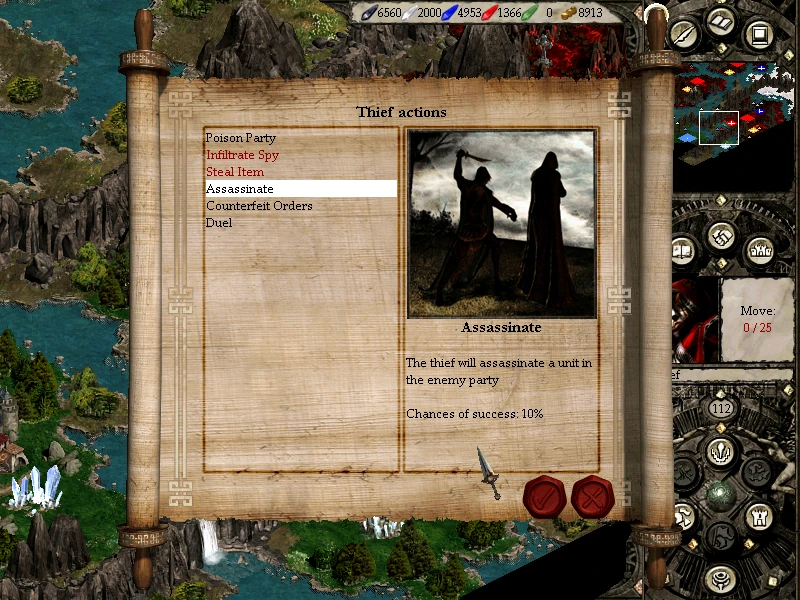
Task: Pick the Steal Item action
Action: point(235,172)
